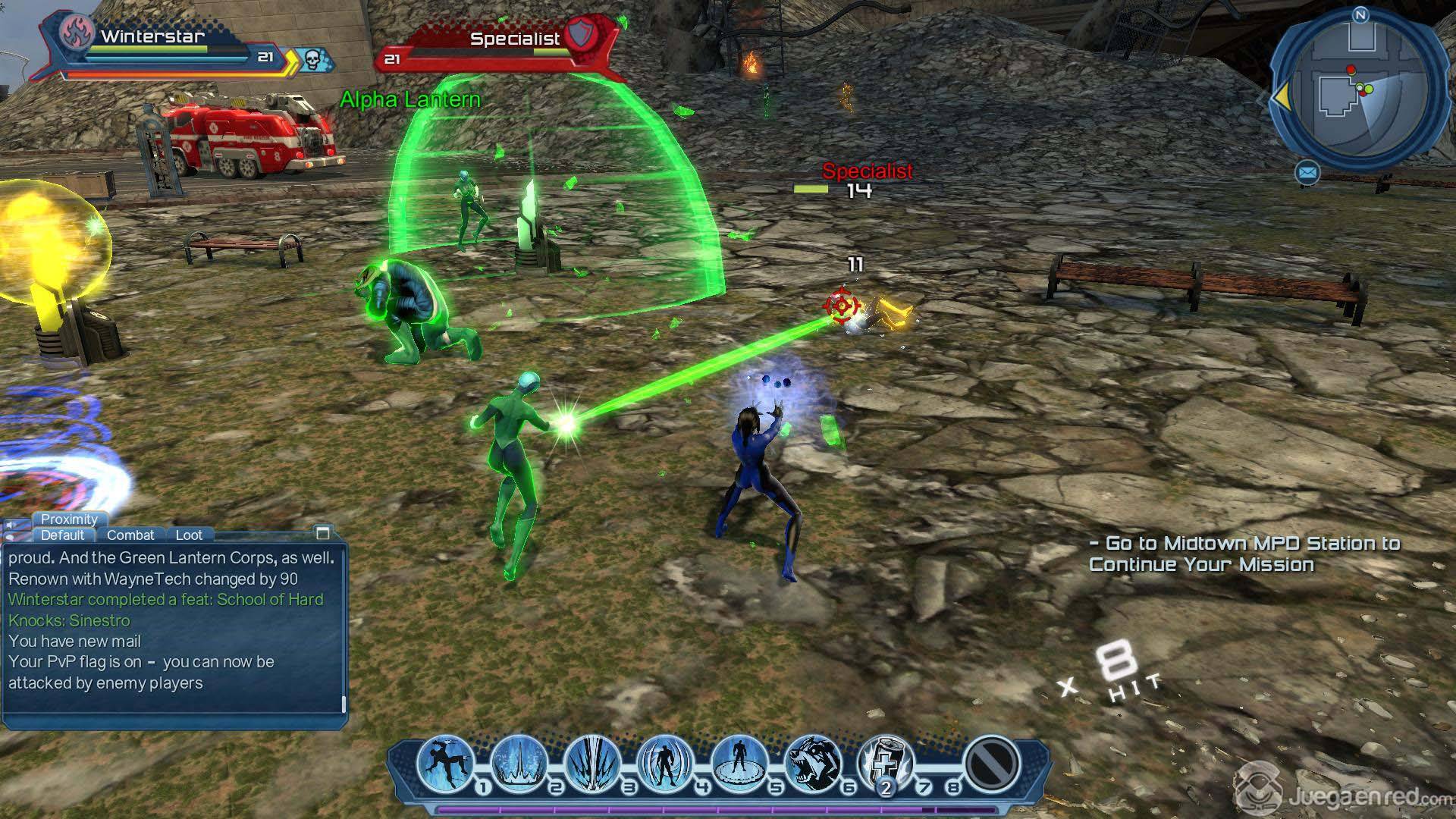1456x819 pixels.
Task: Open the new mail envelope icon
Action: click(1307, 174)
